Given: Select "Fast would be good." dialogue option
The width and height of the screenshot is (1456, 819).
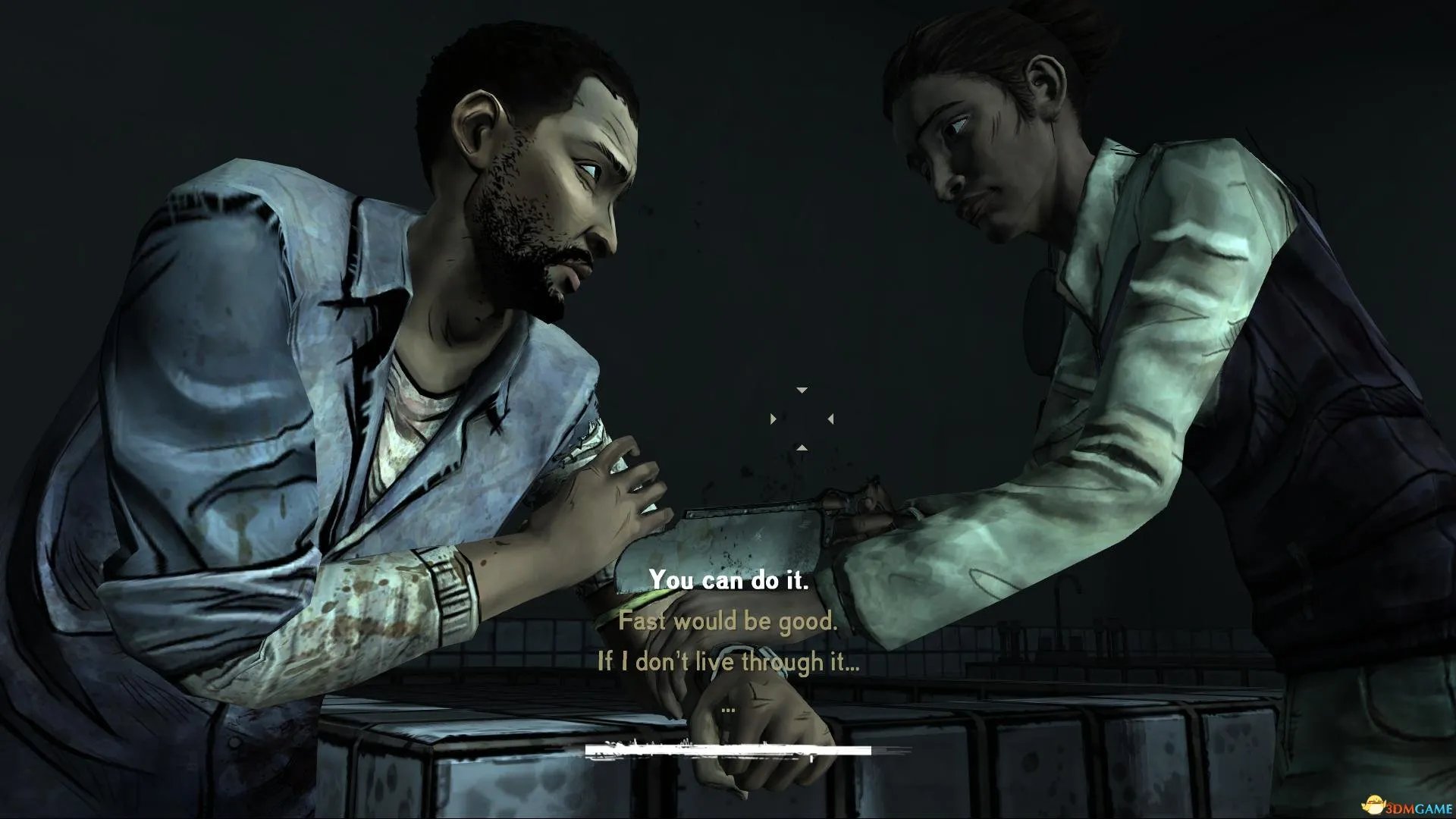Looking at the screenshot, I should (728, 622).
